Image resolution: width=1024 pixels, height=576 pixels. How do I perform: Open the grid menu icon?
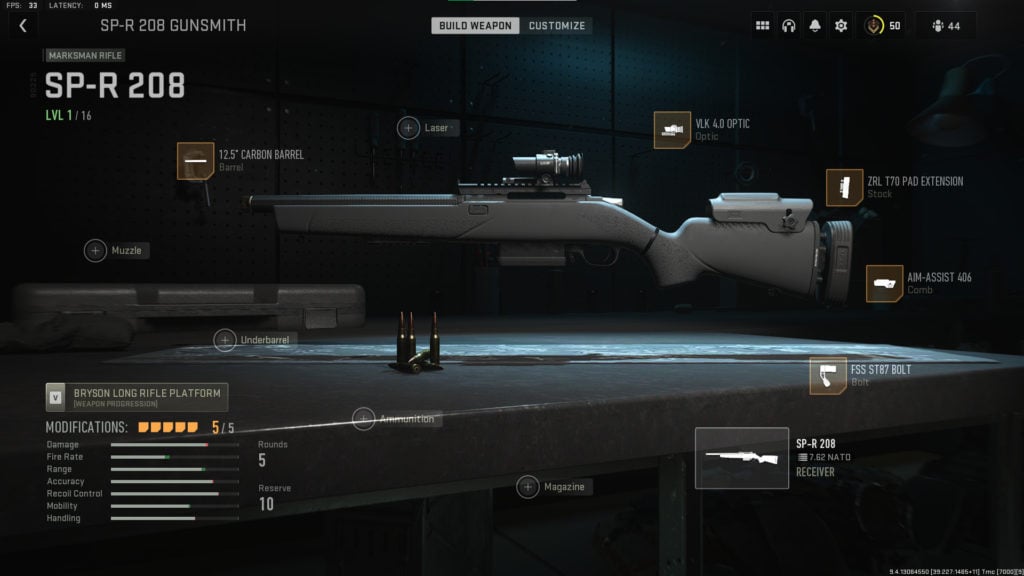(762, 26)
